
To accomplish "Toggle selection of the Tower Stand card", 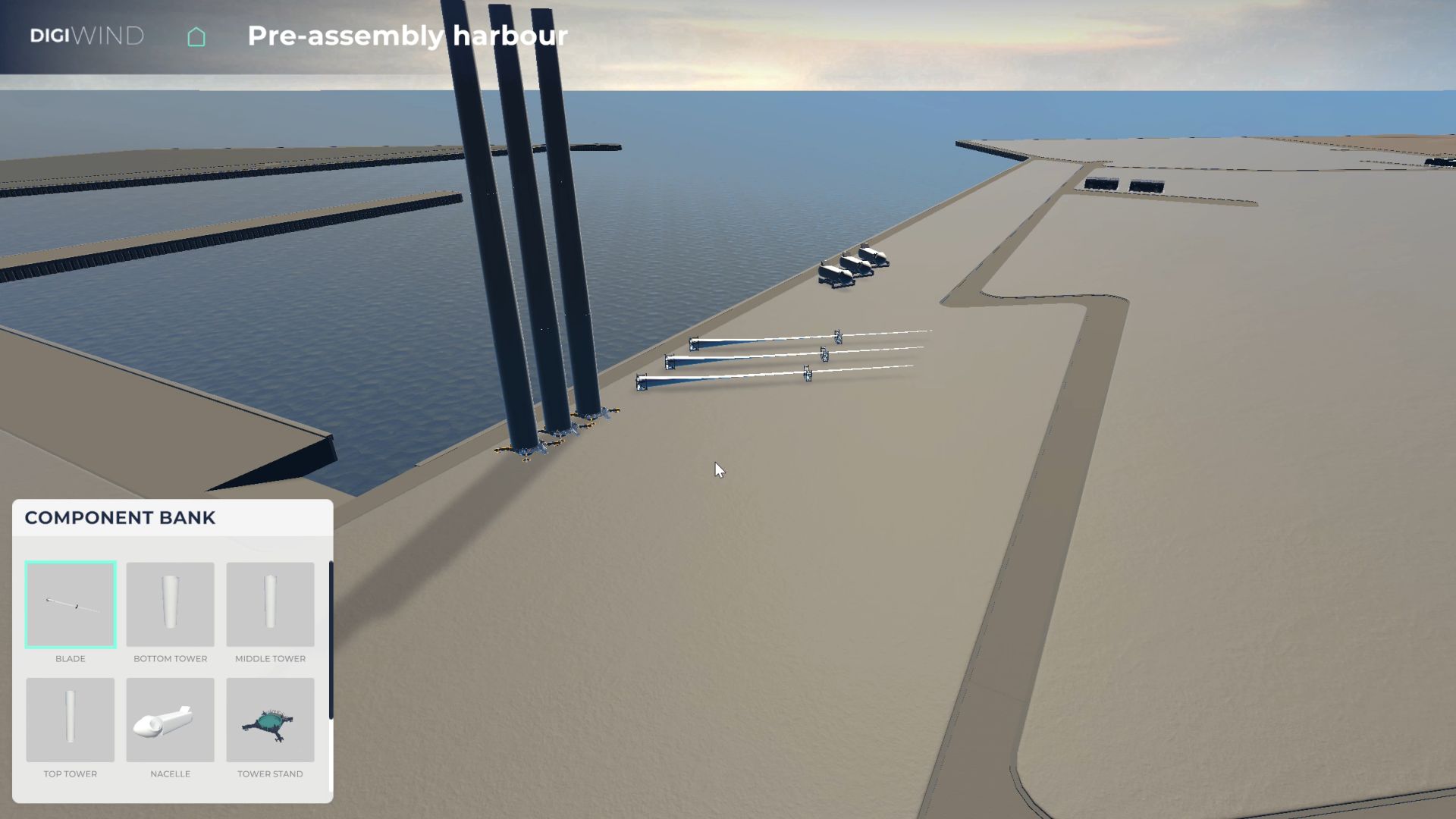I will (x=270, y=719).
